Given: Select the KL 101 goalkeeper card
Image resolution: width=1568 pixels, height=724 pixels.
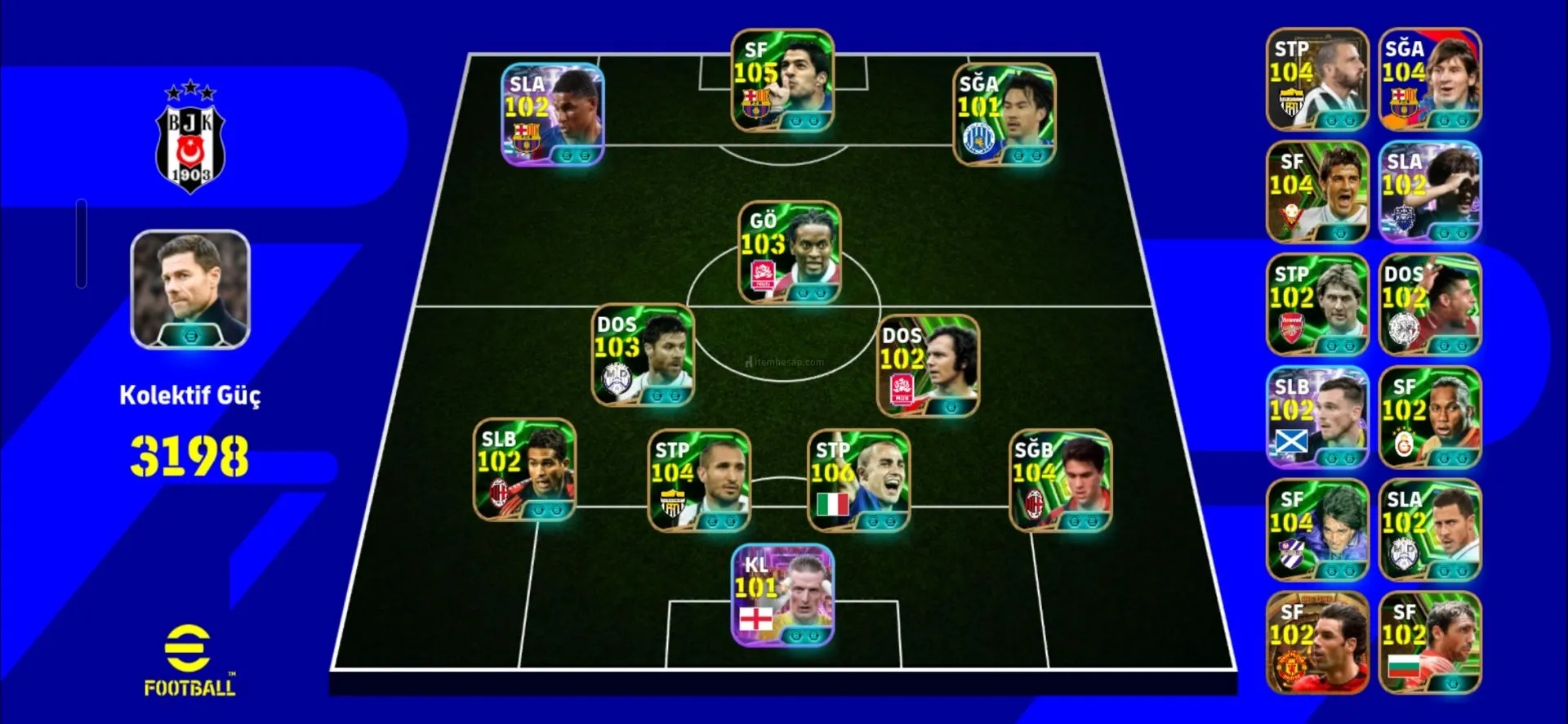Looking at the screenshot, I should (x=782, y=596).
